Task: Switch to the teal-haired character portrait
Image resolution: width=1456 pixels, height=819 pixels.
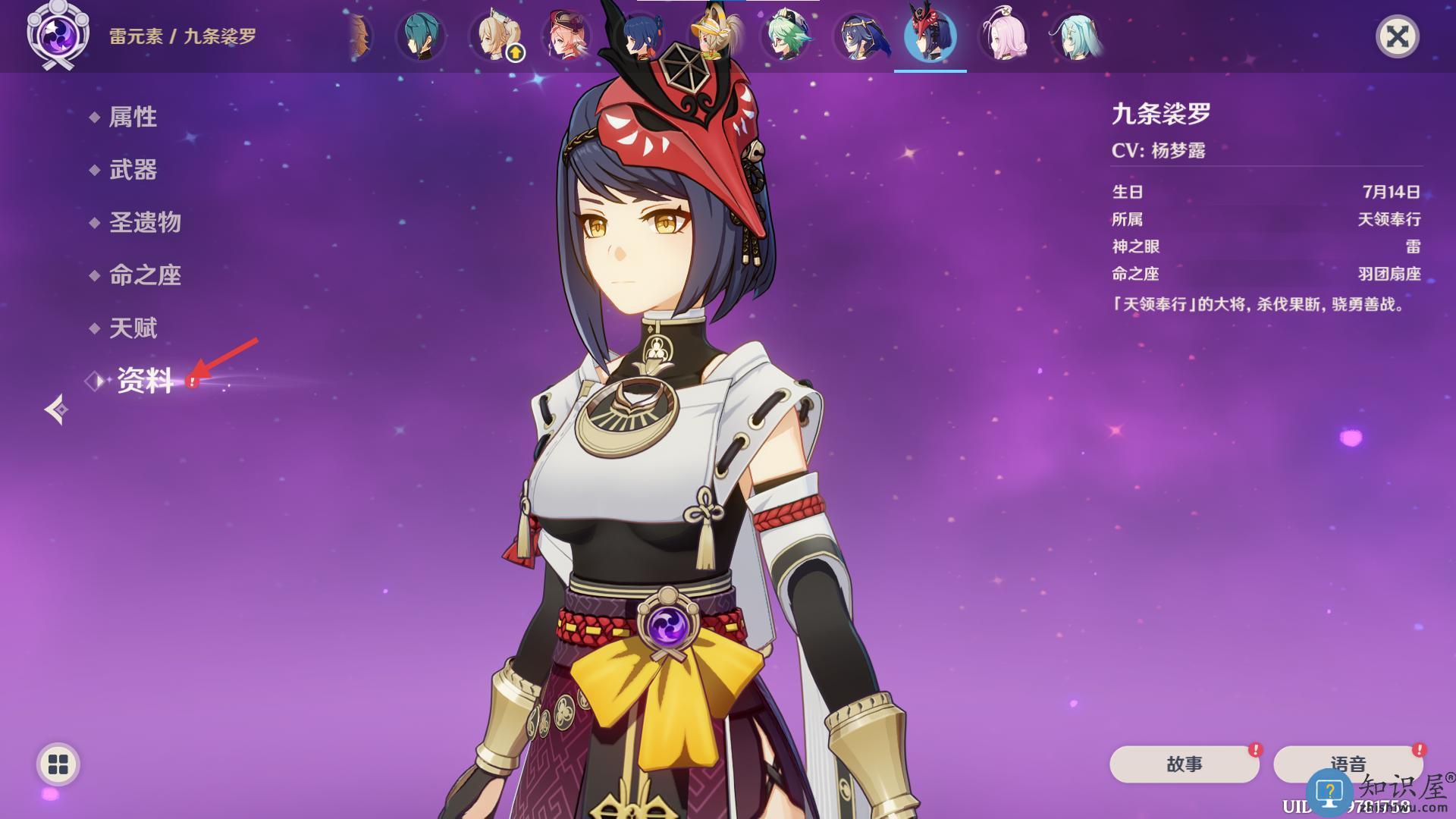Action: coord(420,36)
